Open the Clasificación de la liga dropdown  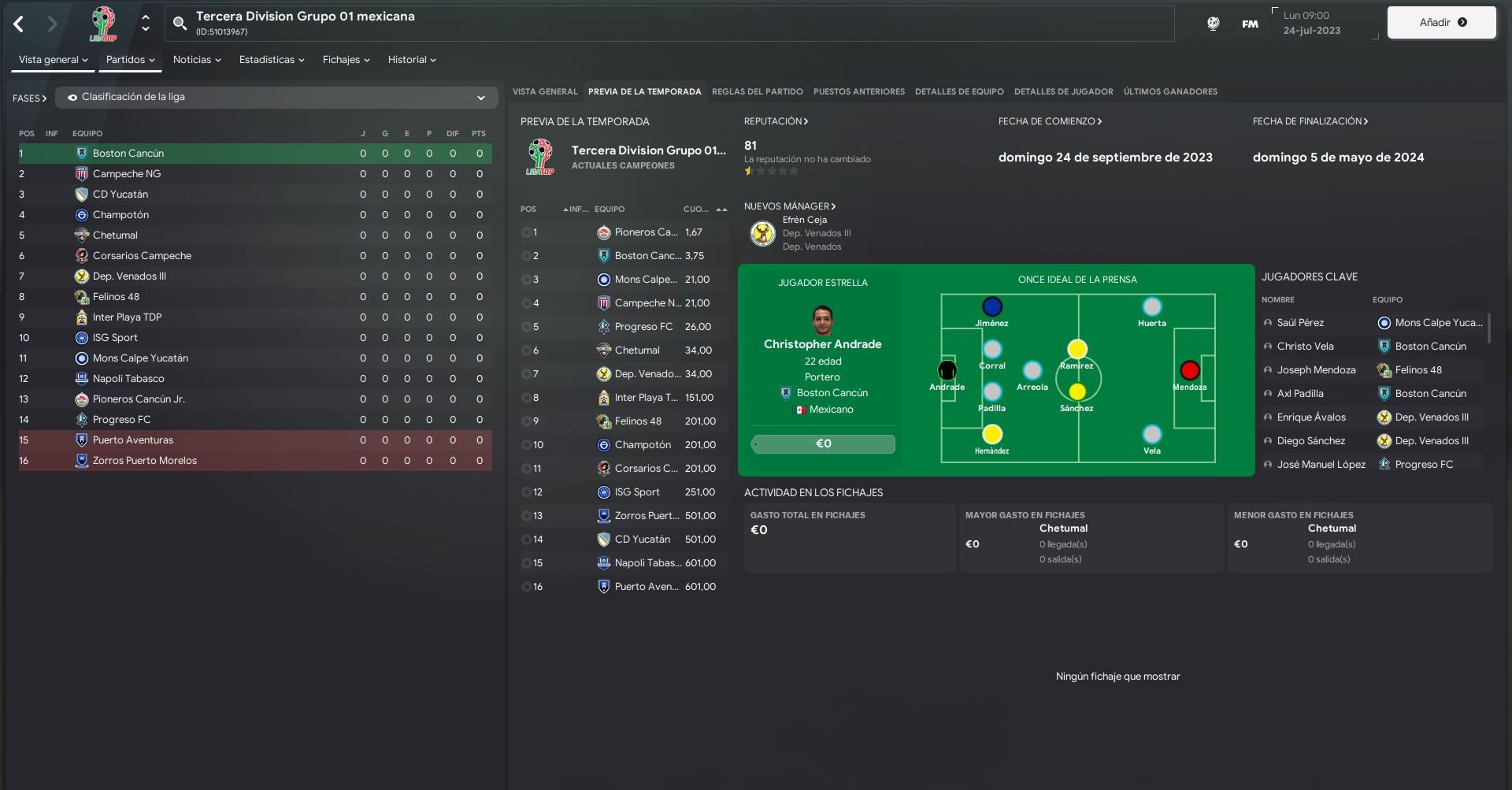(276, 98)
